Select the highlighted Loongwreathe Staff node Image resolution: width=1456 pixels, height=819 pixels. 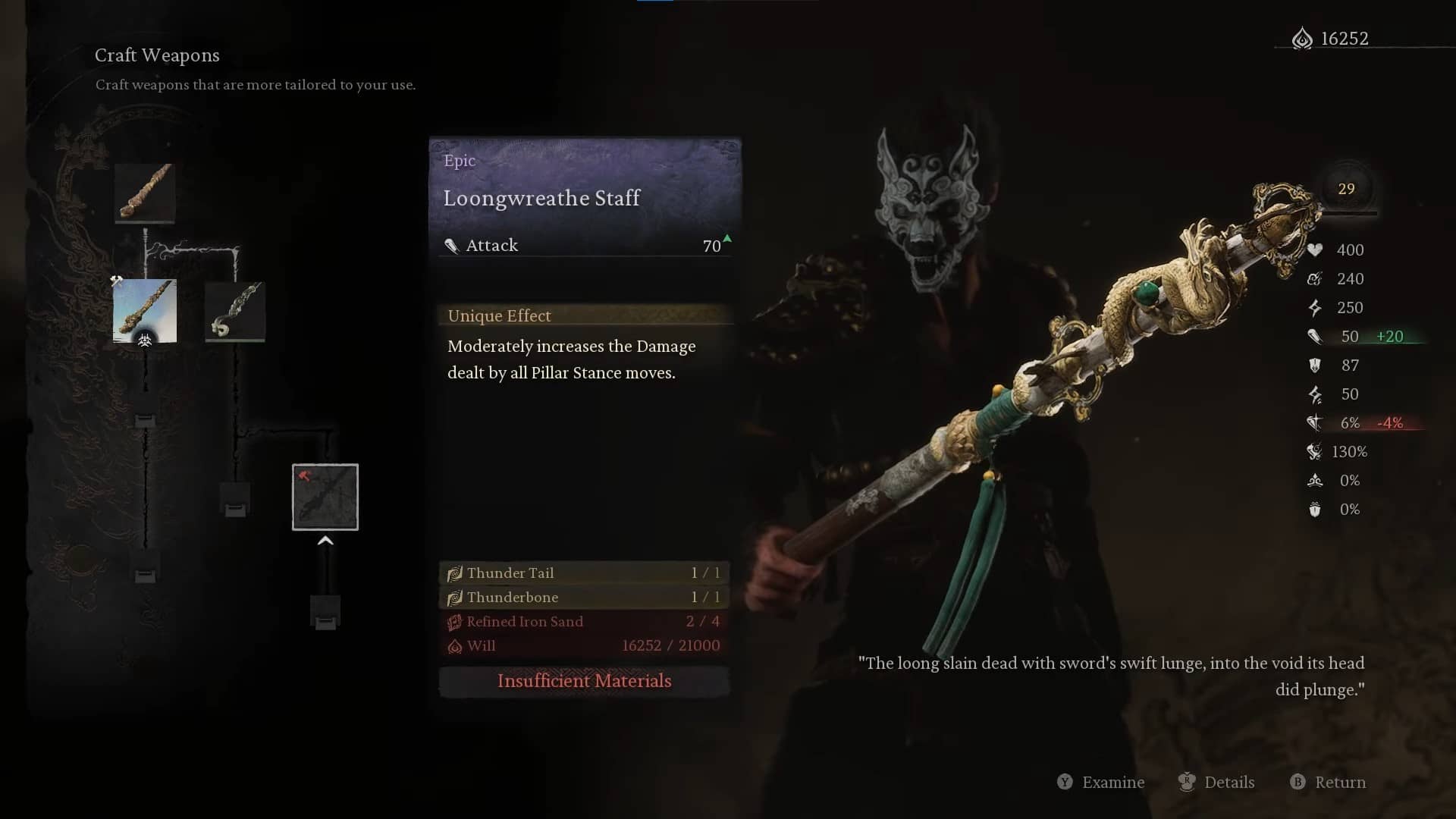tap(325, 497)
